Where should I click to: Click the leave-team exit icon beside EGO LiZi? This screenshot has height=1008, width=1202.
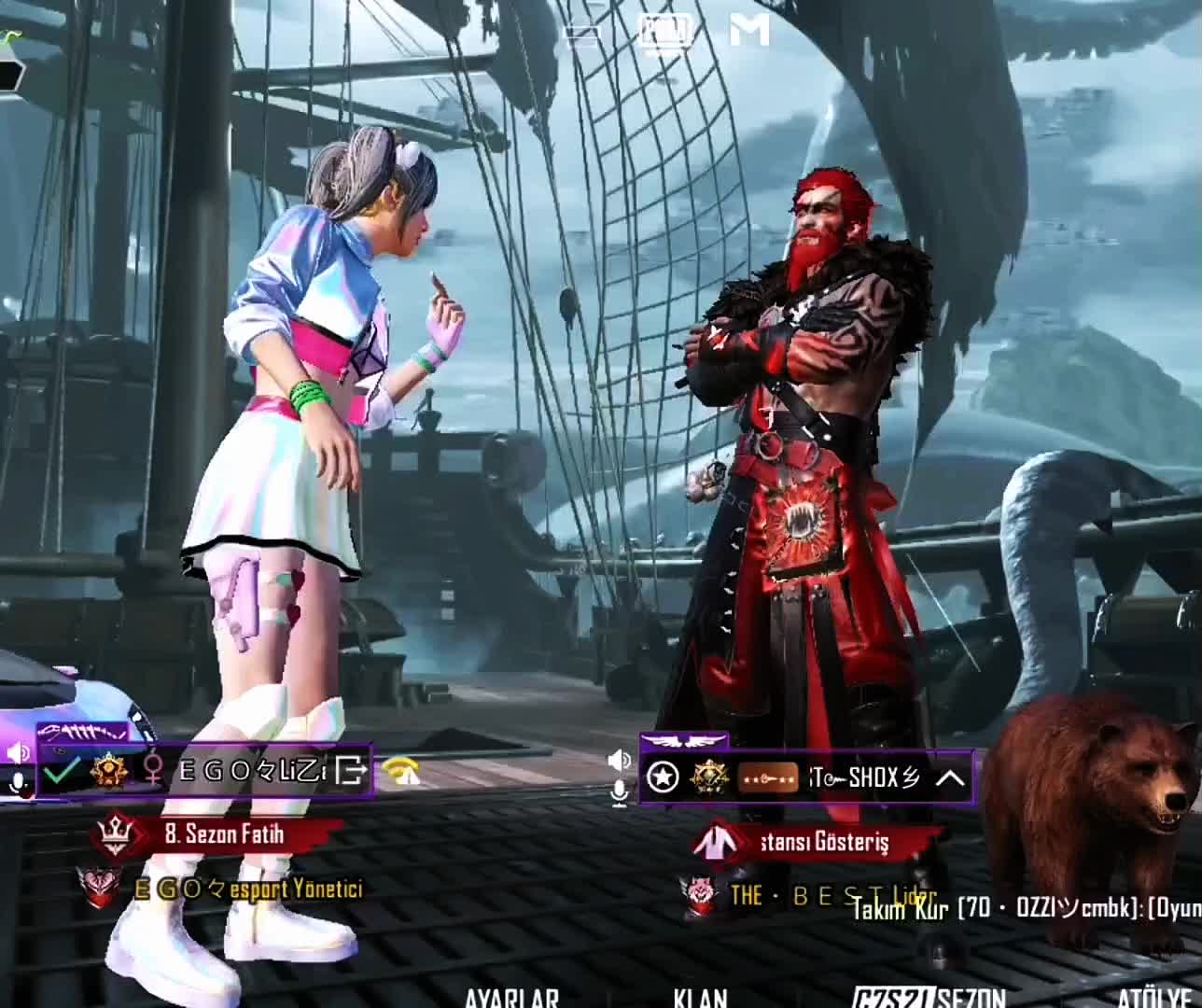(x=352, y=771)
